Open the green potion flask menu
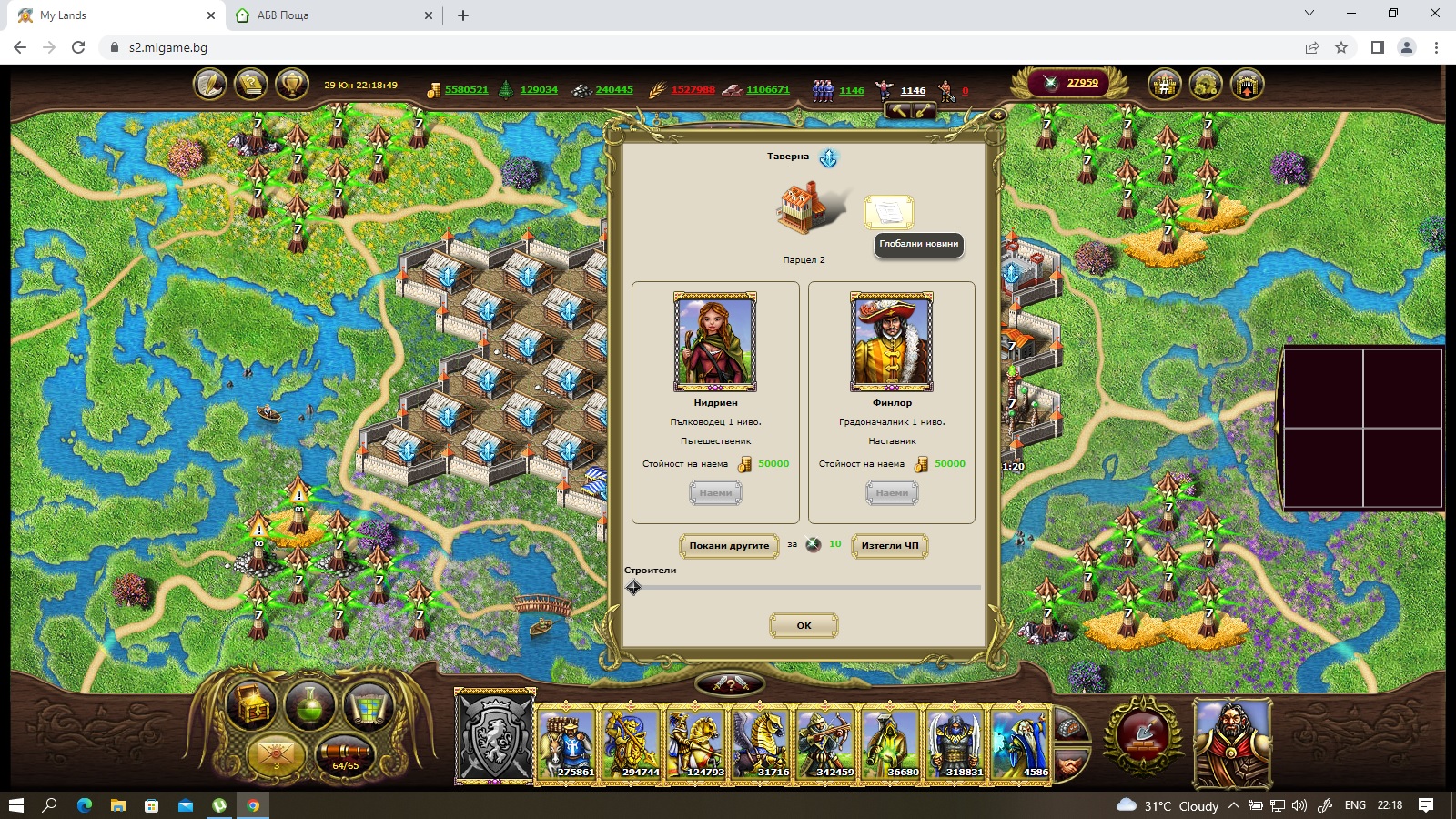 [309, 703]
